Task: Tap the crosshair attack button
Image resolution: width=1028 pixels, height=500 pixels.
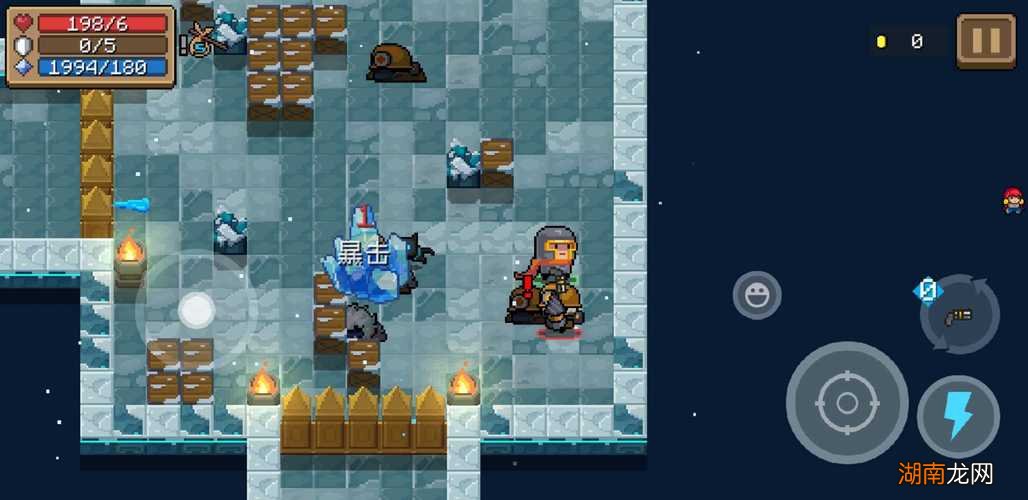Action: (846, 403)
